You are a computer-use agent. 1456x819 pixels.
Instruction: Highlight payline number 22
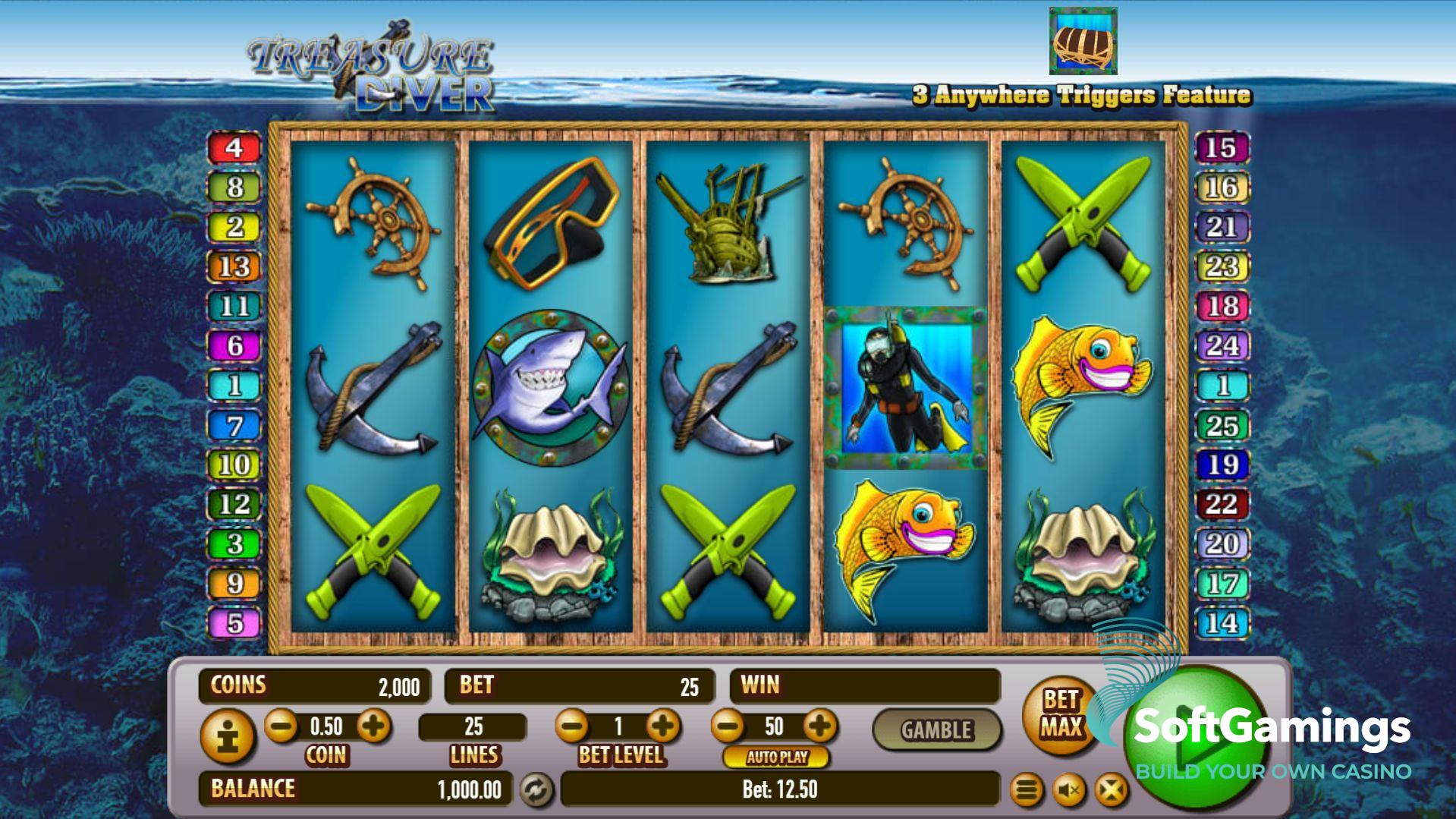pyautogui.click(x=1222, y=504)
